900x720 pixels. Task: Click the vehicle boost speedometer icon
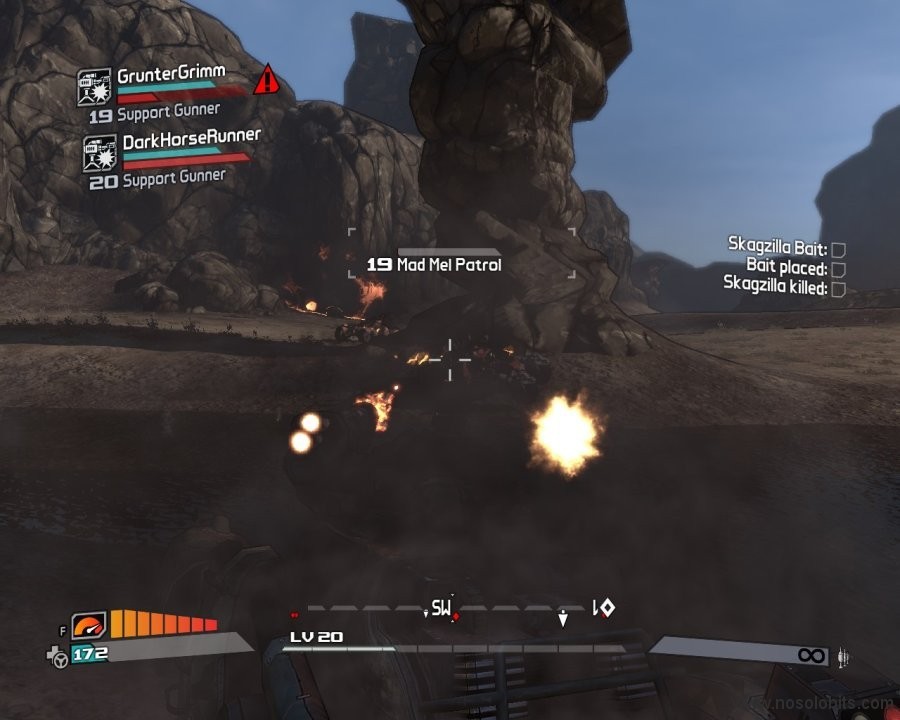point(88,626)
